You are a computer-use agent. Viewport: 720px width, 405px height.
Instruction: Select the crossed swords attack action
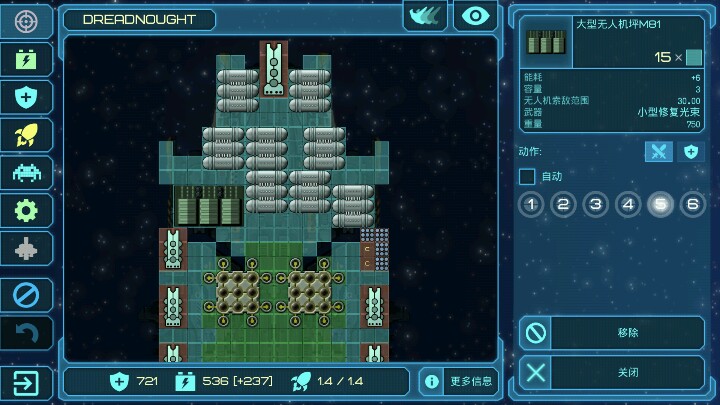(657, 152)
